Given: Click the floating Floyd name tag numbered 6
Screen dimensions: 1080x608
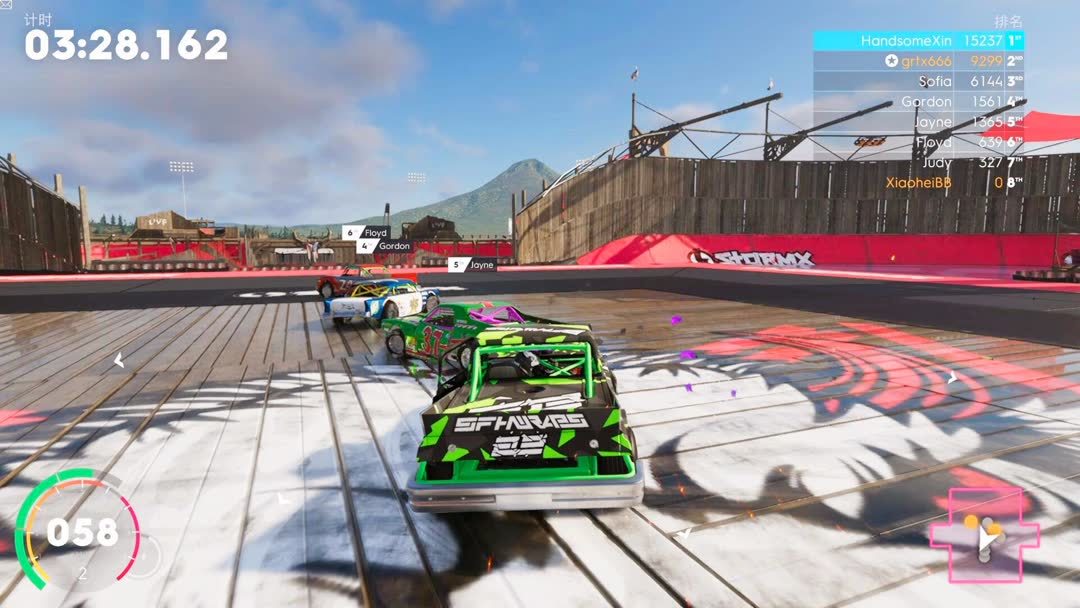Looking at the screenshot, I should pos(366,233).
